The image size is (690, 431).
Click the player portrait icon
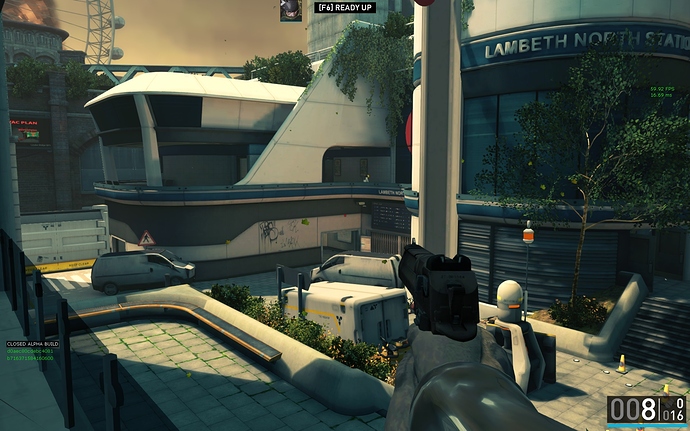click(x=290, y=10)
